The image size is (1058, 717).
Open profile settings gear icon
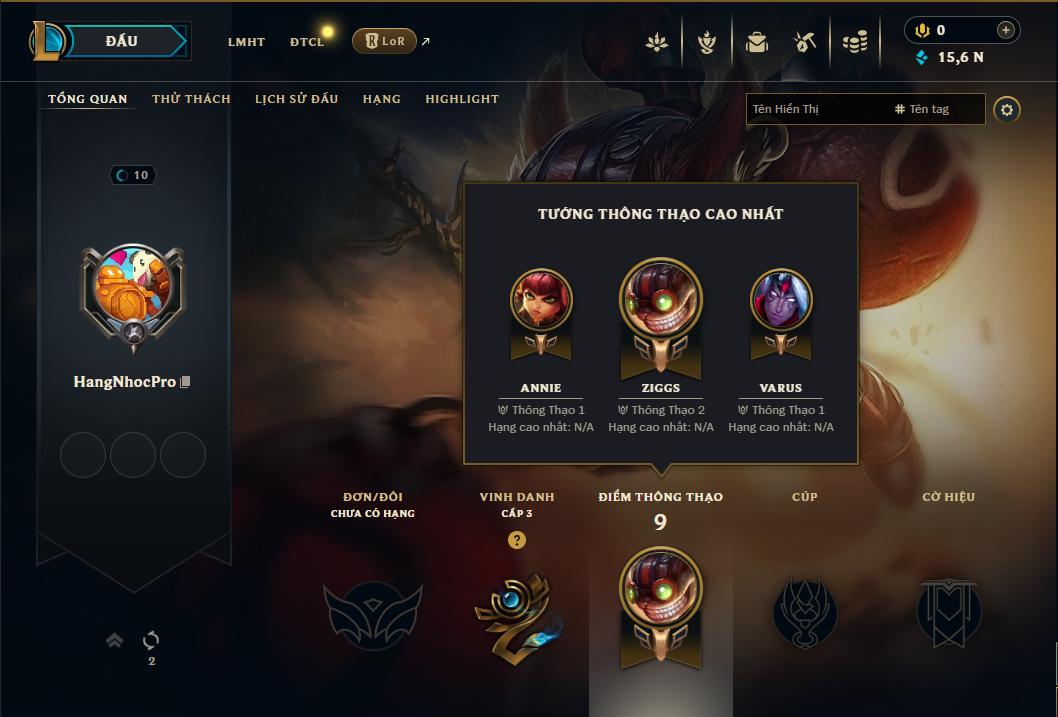click(1007, 109)
